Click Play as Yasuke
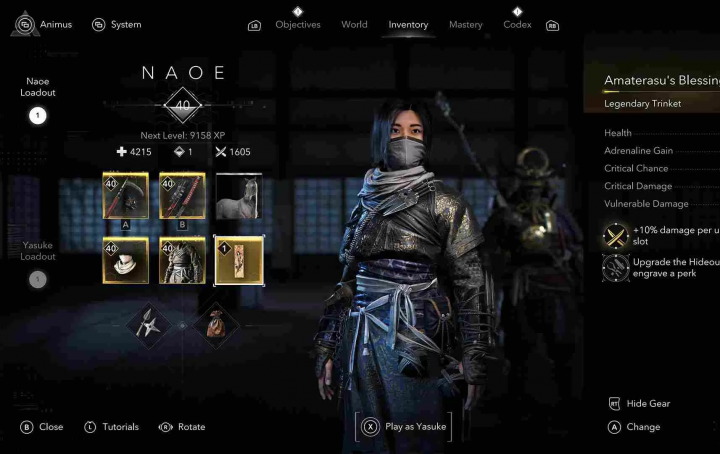720x454 pixels. pyautogui.click(x=404, y=426)
